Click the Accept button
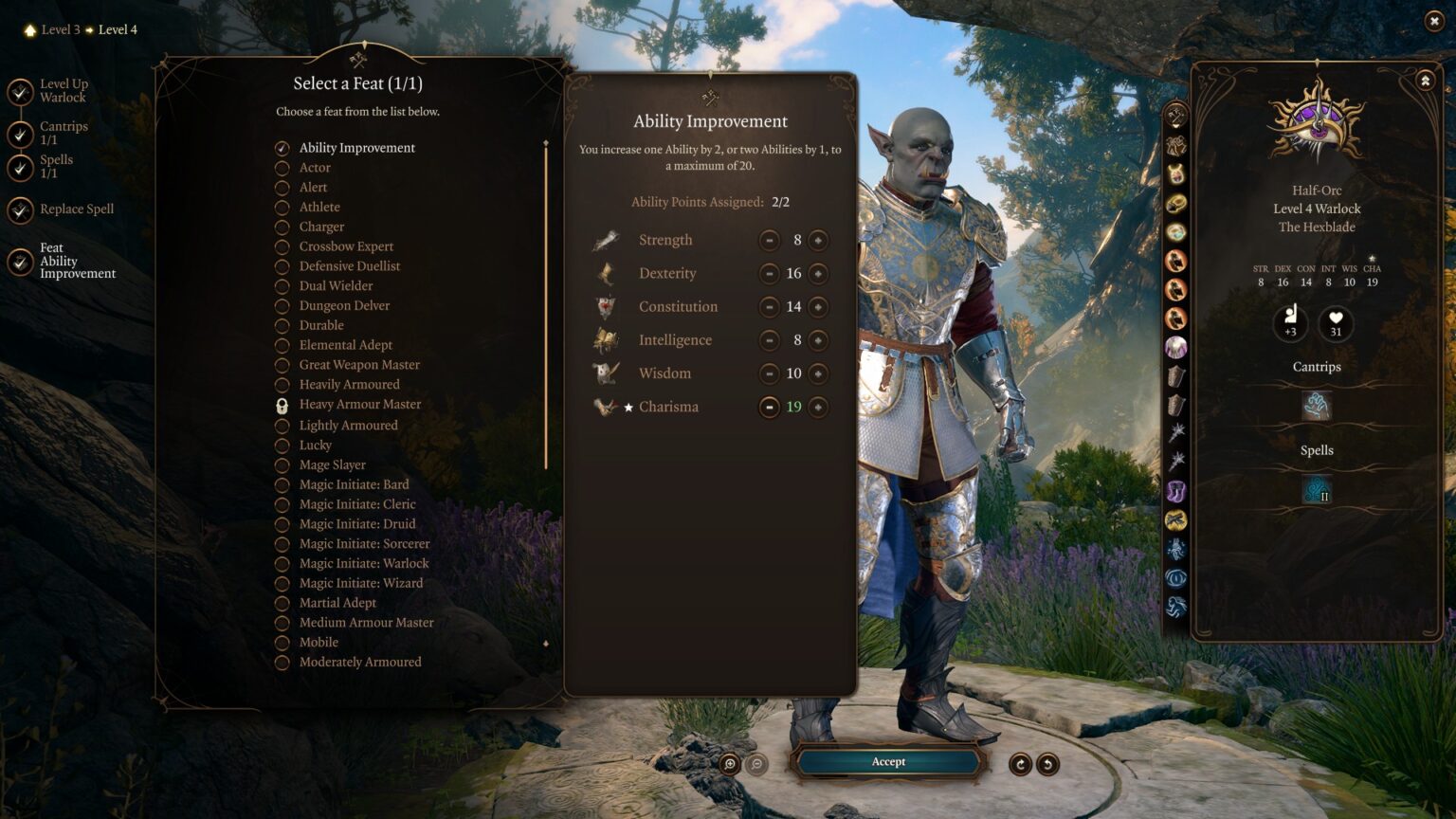 888,761
